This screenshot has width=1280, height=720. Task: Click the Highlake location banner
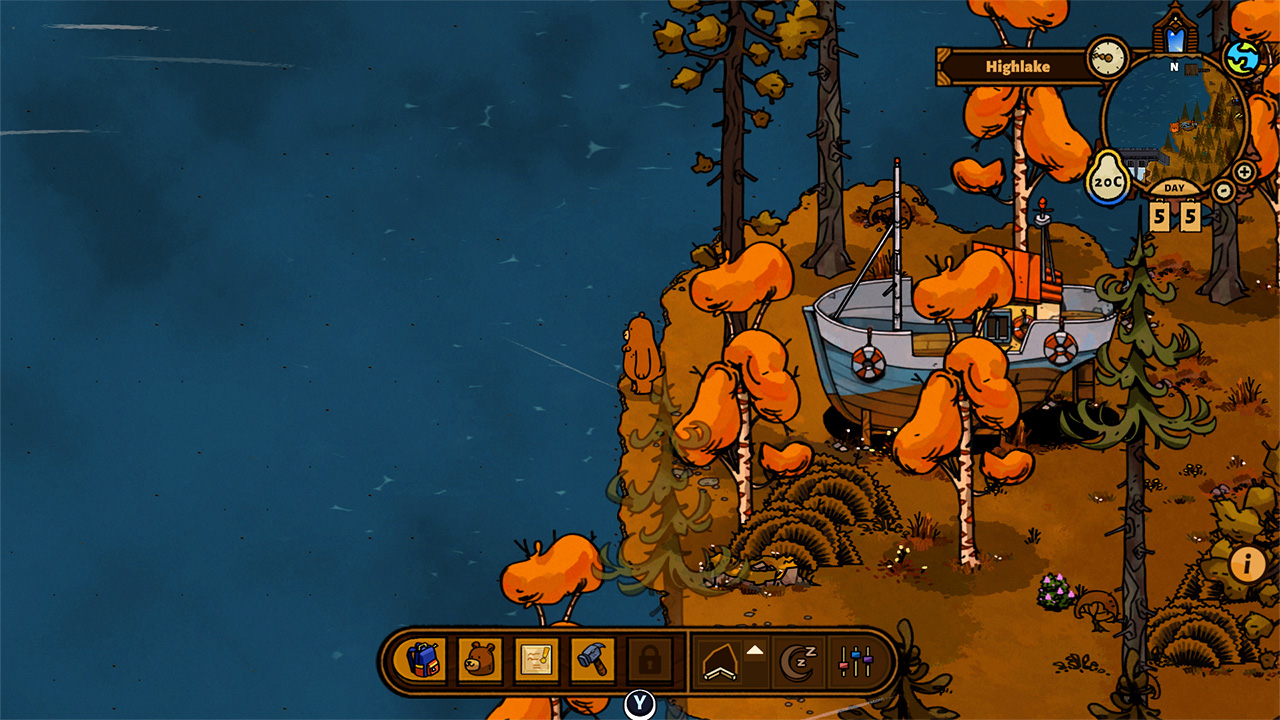[1016, 66]
